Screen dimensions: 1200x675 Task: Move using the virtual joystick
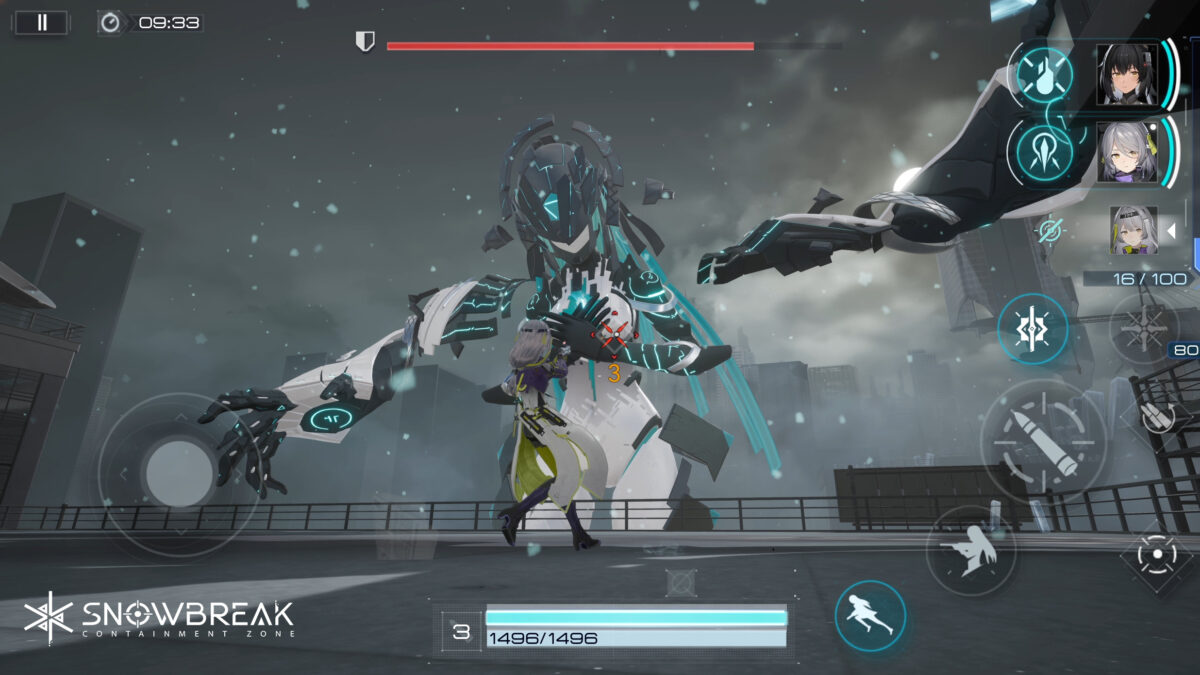coord(179,473)
